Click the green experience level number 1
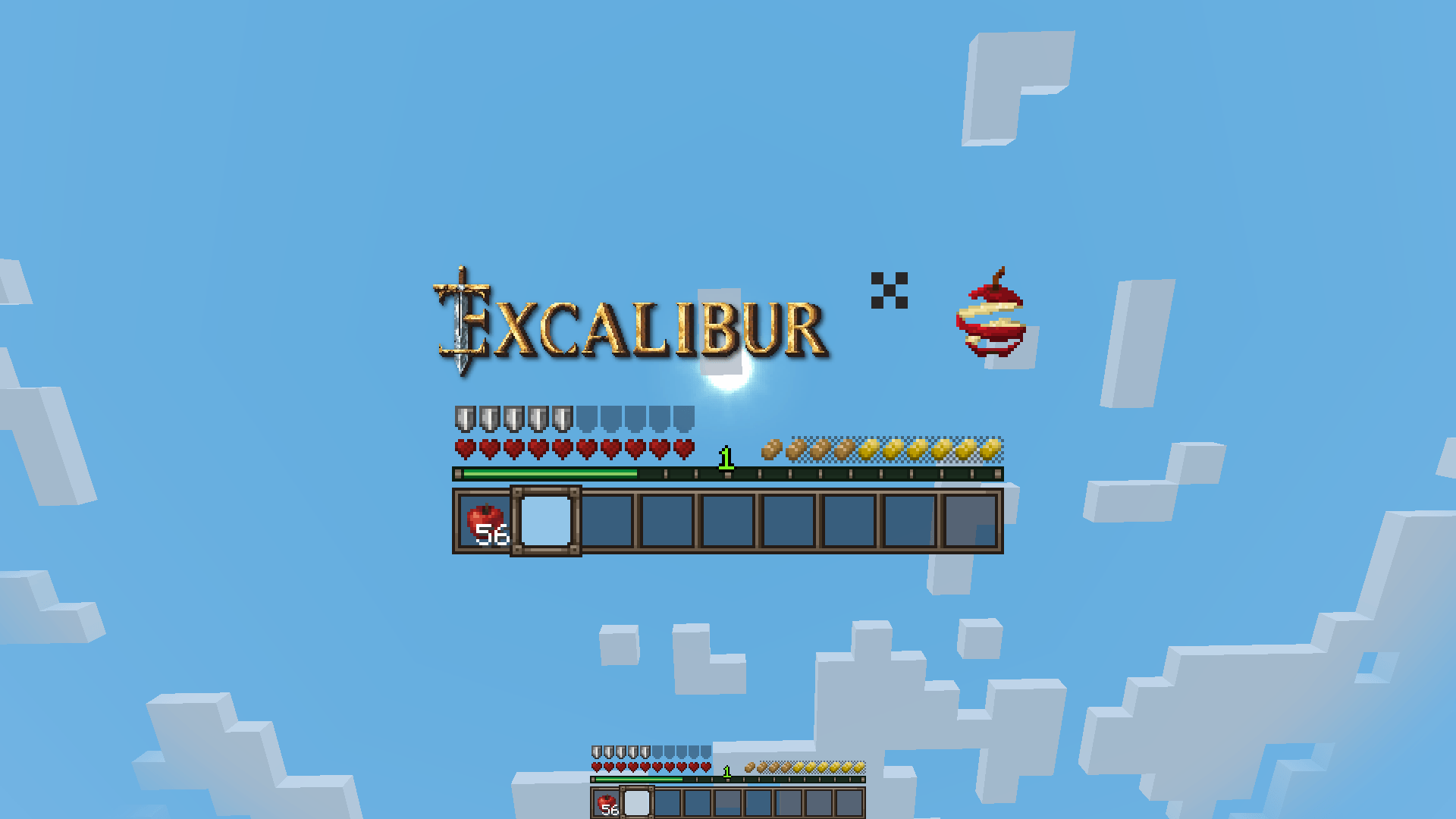The width and height of the screenshot is (1456, 819). (726, 458)
